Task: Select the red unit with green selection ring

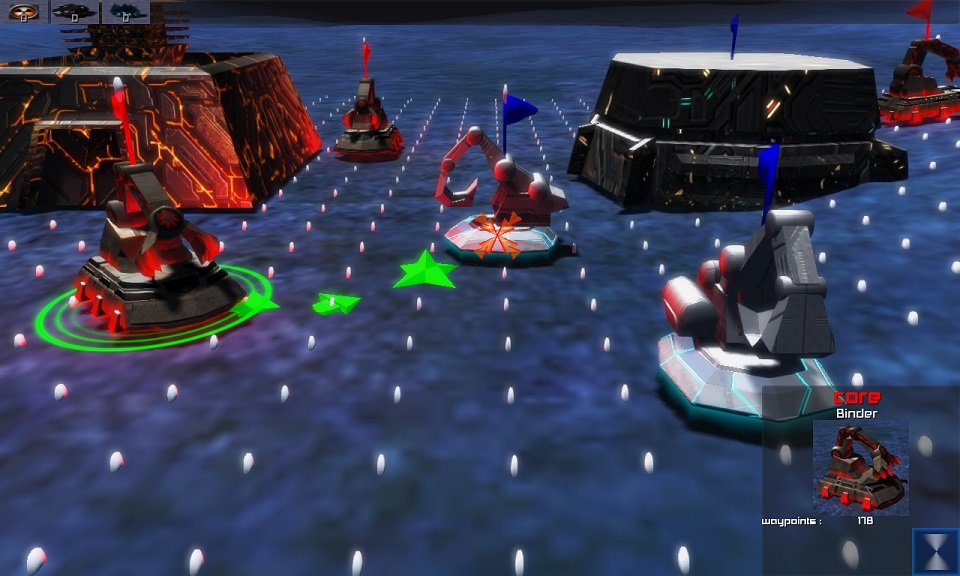Action: 155,250
